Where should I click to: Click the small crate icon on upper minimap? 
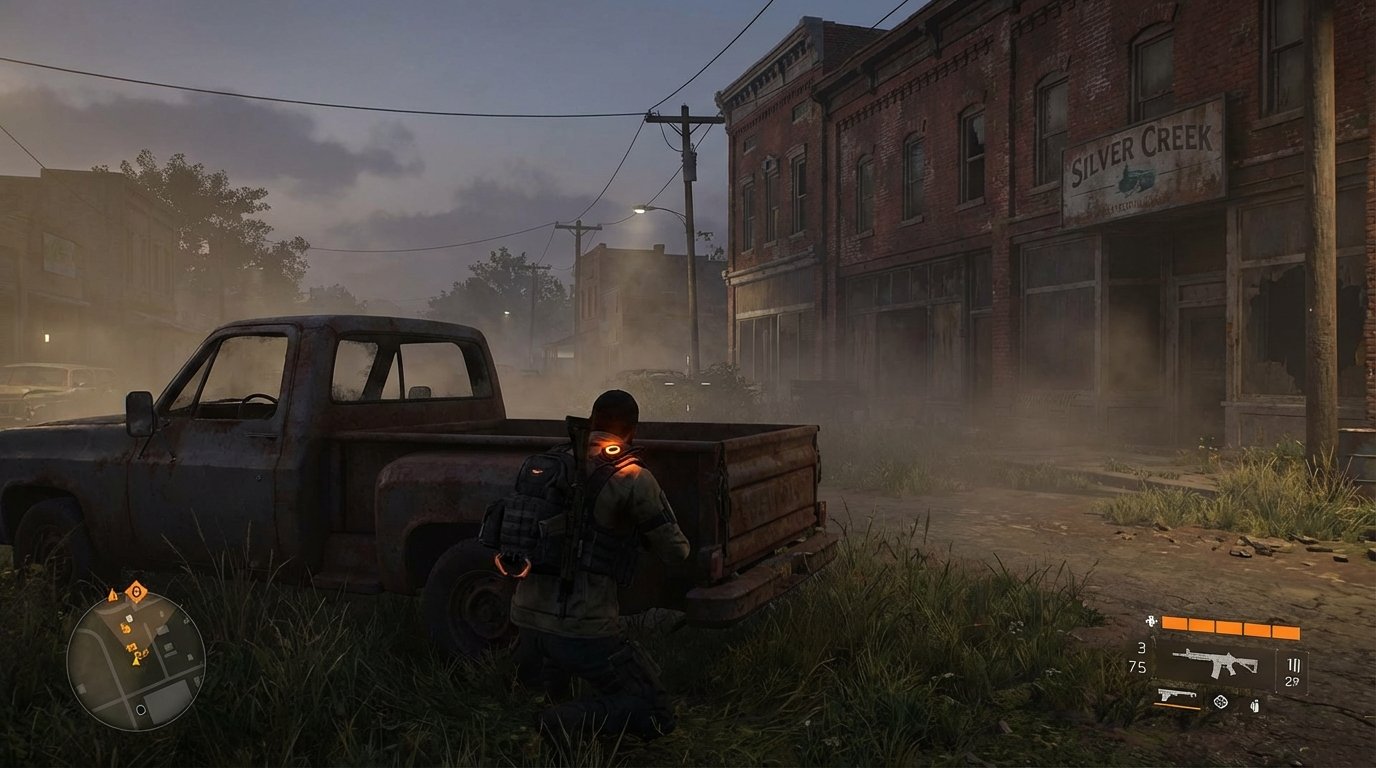129,617
